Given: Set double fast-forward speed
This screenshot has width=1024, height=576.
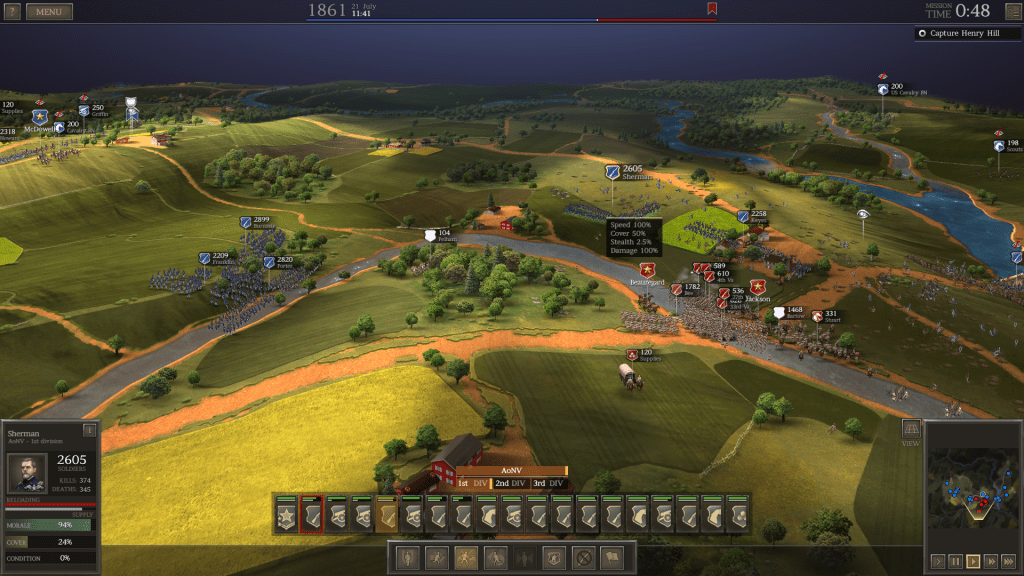Looking at the screenshot, I should click(x=991, y=561).
